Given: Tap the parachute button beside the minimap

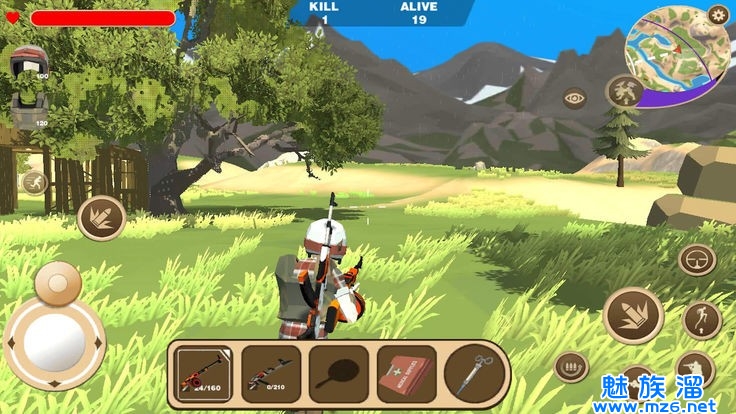Looking at the screenshot, I should coord(624,92).
